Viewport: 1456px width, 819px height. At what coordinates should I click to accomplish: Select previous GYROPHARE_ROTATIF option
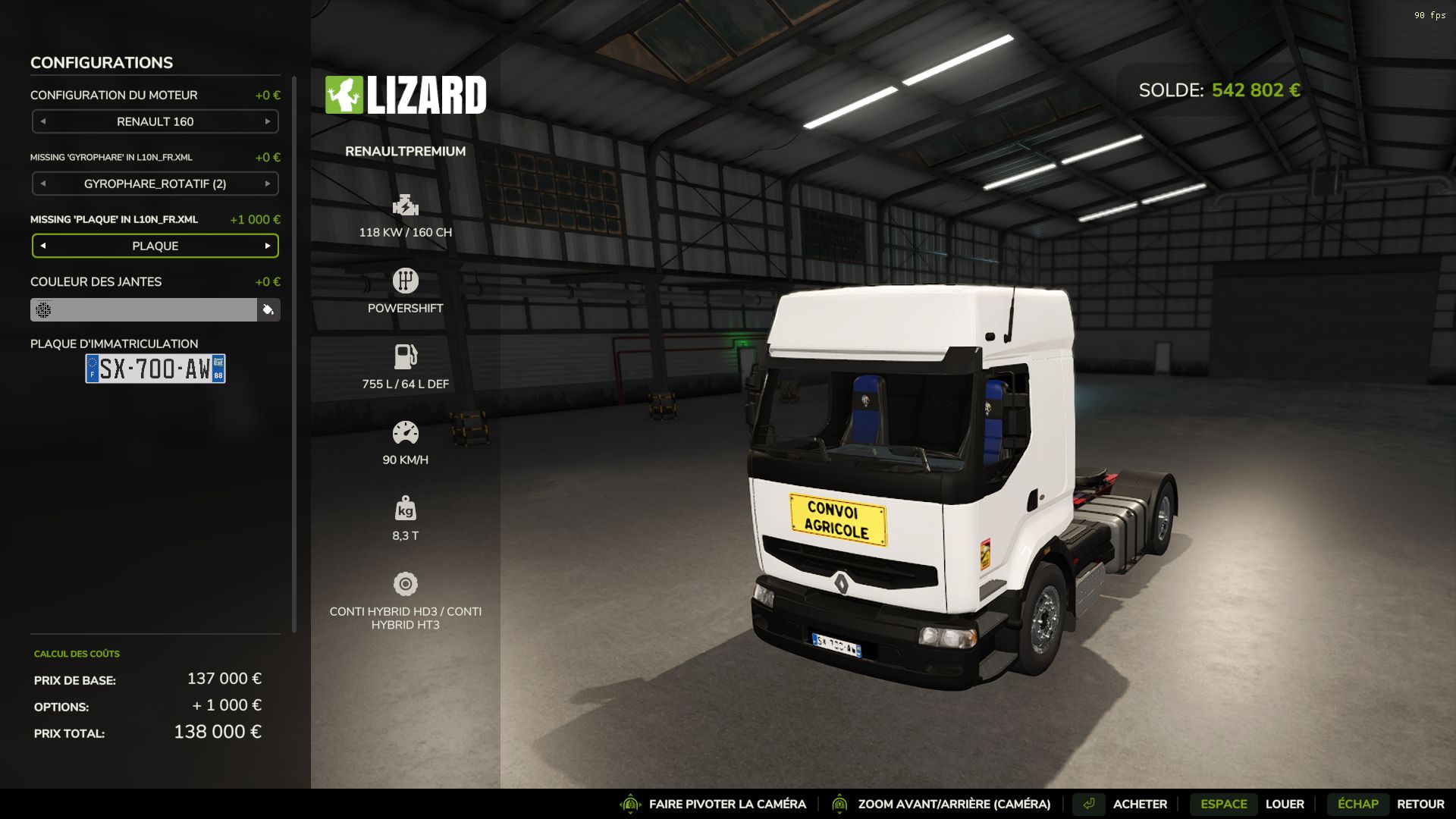tap(43, 184)
